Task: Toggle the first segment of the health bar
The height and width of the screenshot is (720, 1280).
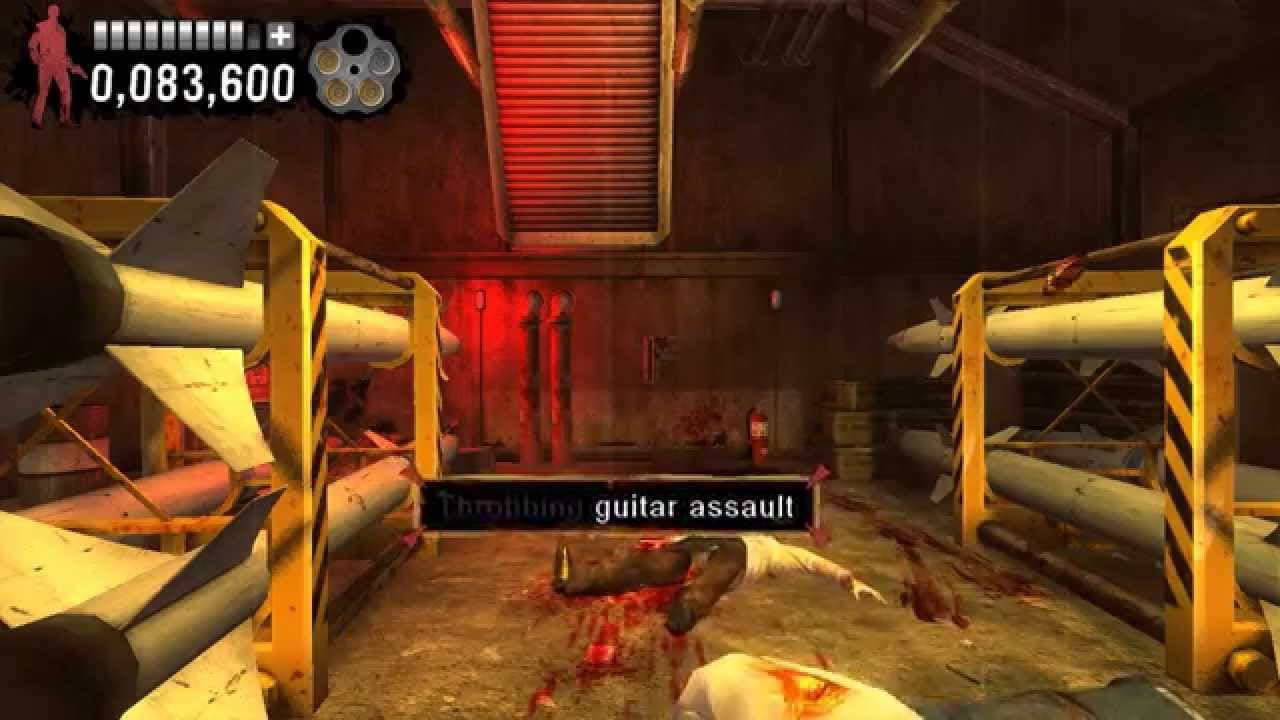Action: click(x=99, y=37)
